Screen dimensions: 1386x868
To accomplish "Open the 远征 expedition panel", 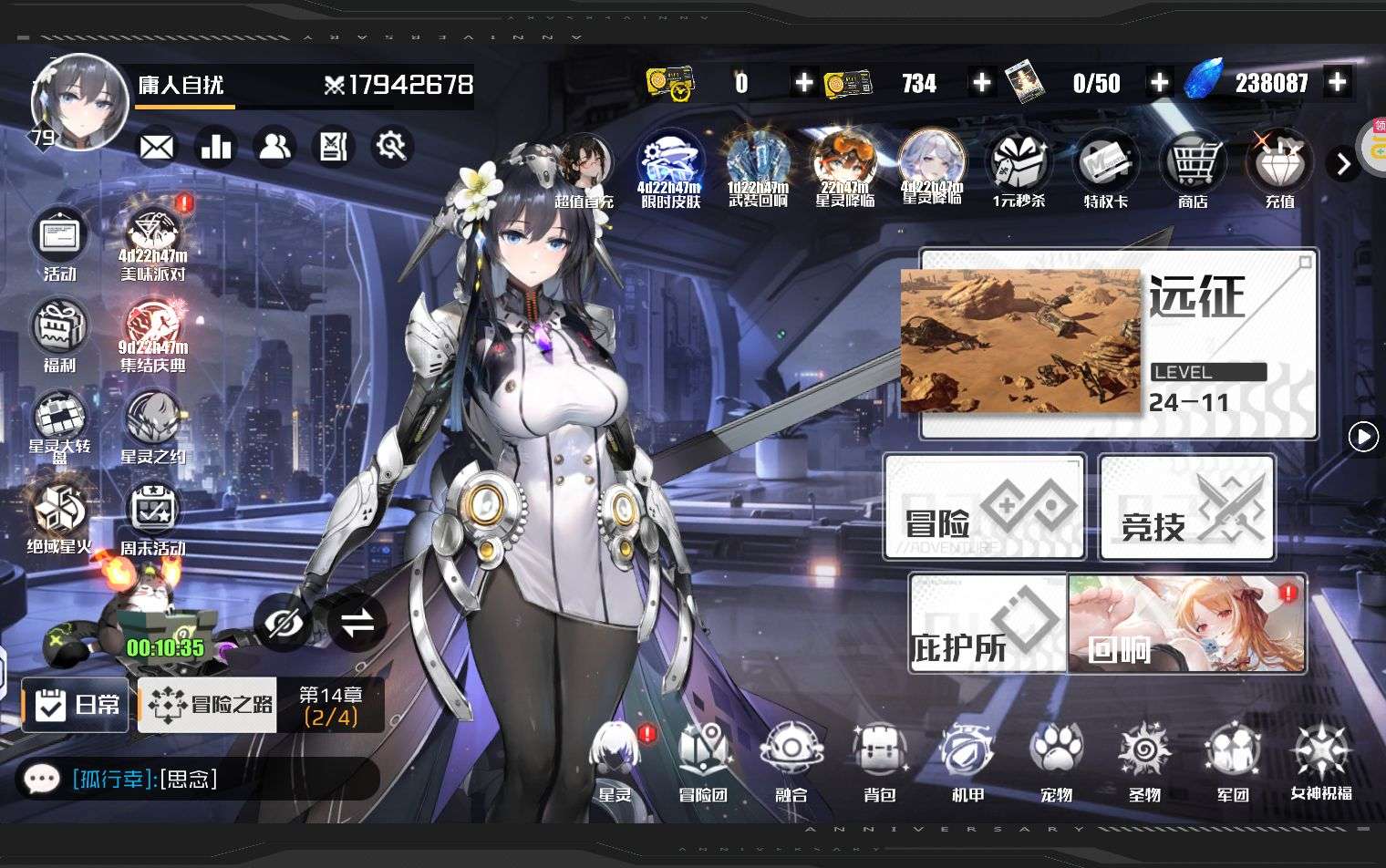I will click(x=1118, y=343).
